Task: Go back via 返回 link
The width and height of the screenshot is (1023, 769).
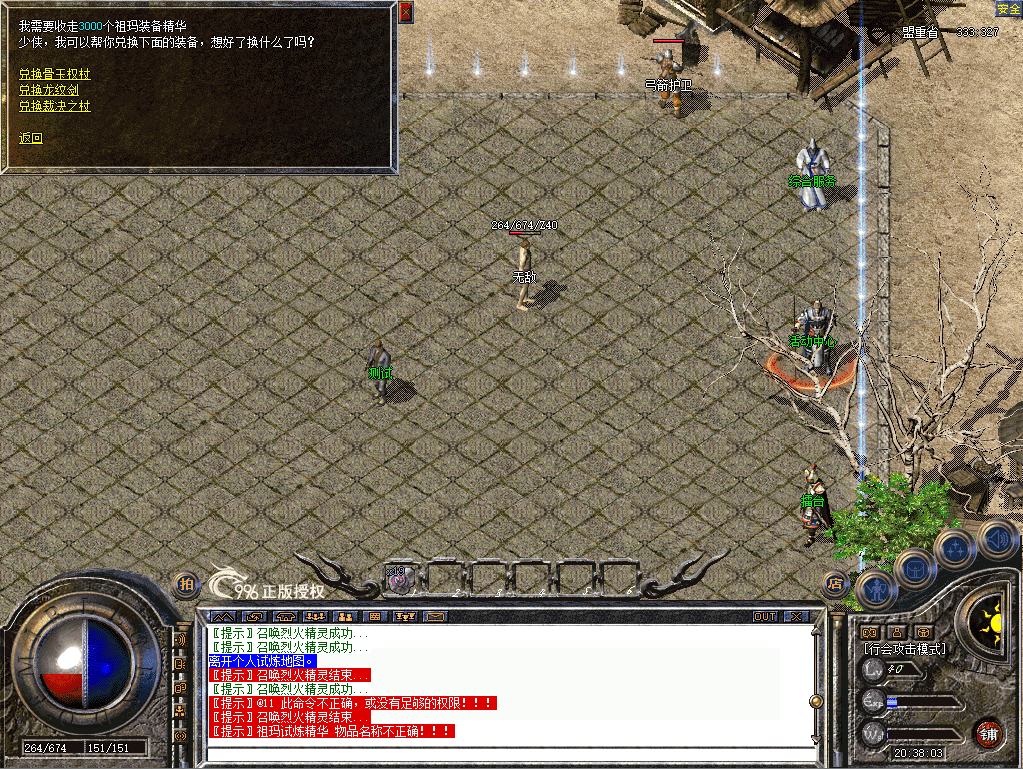Action: pyautogui.click(x=31, y=138)
